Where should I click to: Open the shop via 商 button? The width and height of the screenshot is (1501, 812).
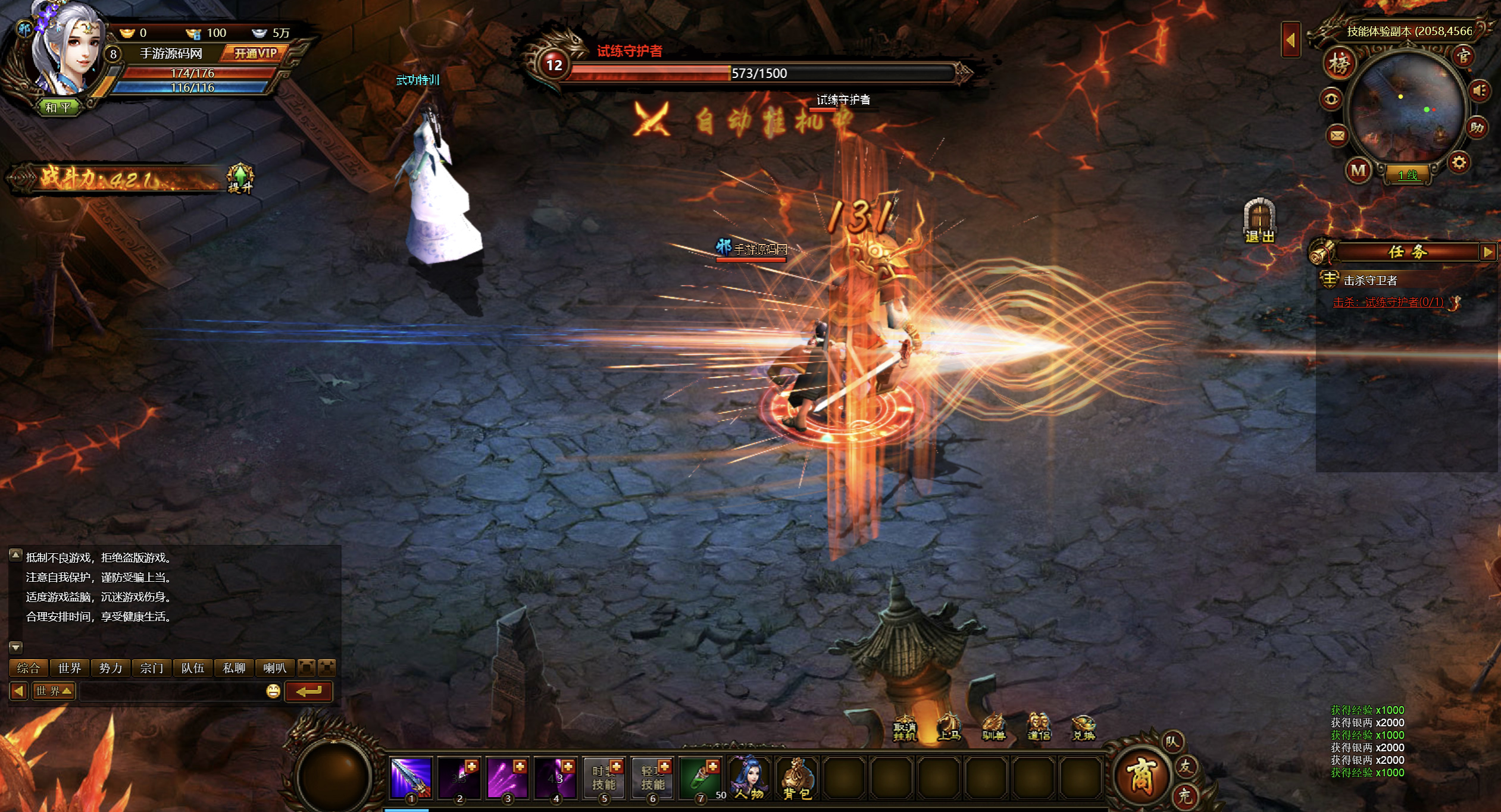point(1140,776)
